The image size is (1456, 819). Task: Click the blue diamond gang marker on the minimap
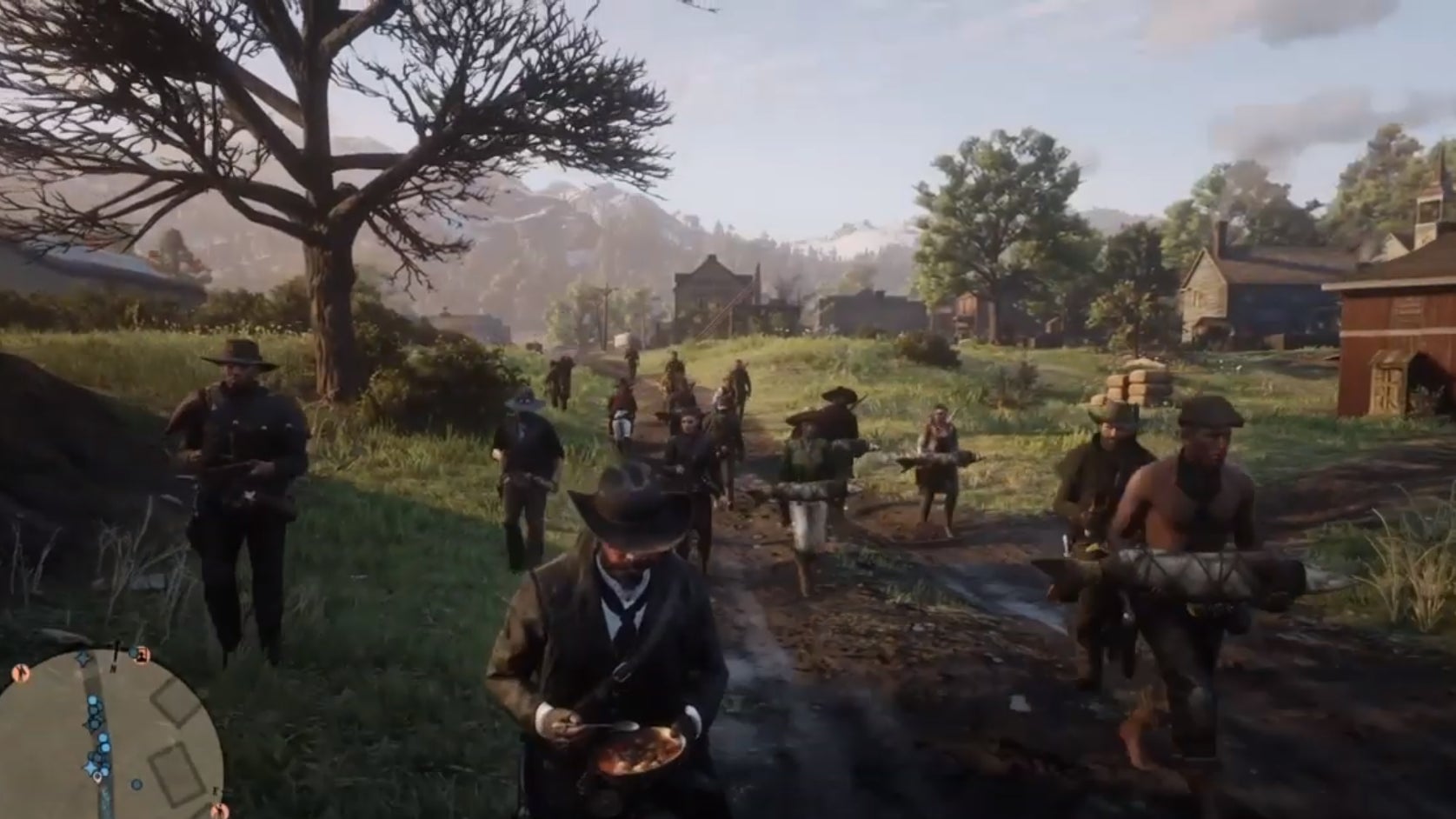click(83, 659)
